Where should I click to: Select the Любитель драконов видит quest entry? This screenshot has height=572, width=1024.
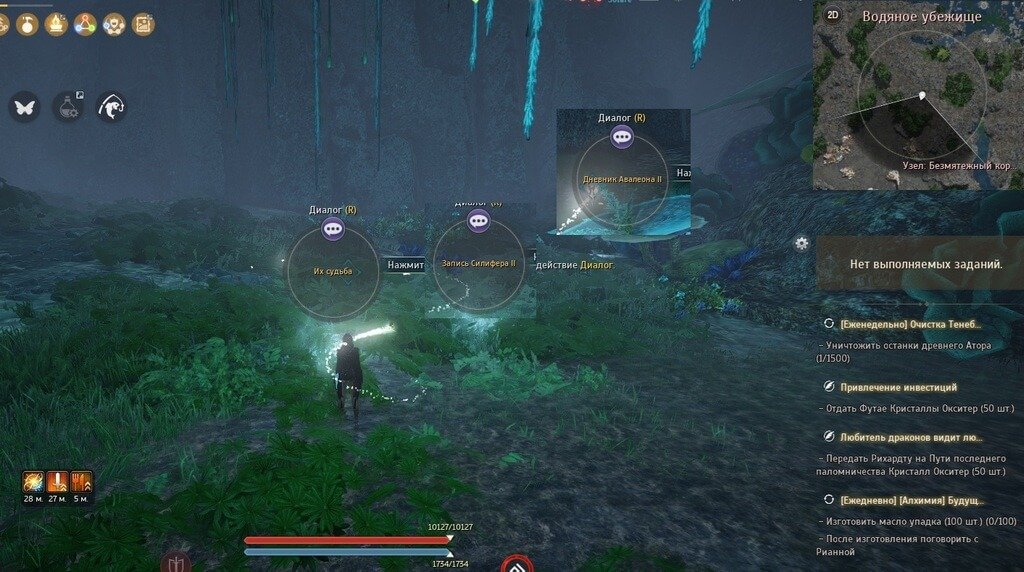tap(911, 437)
